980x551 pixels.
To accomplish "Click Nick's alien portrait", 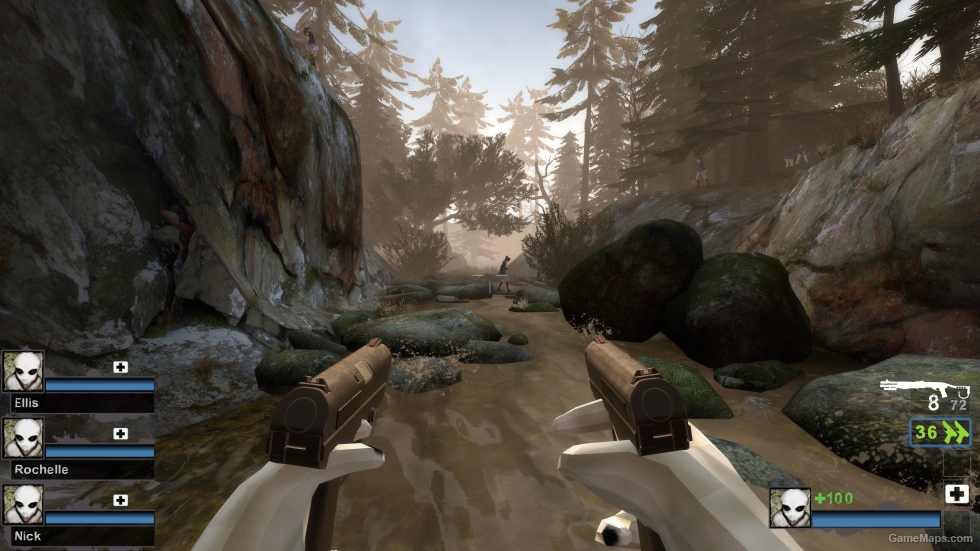I will click(x=23, y=504).
